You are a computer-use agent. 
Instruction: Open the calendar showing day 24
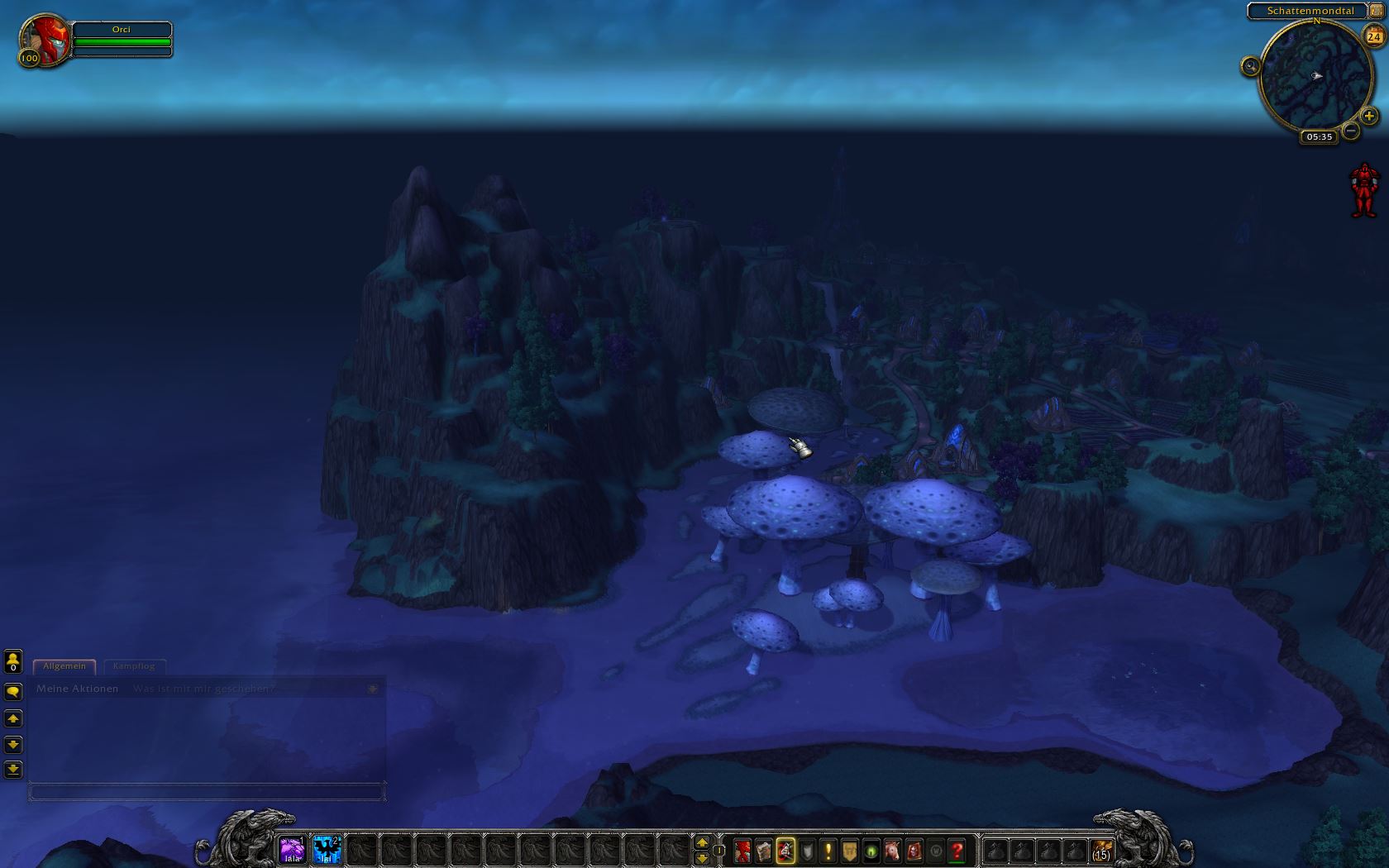click(x=1374, y=36)
